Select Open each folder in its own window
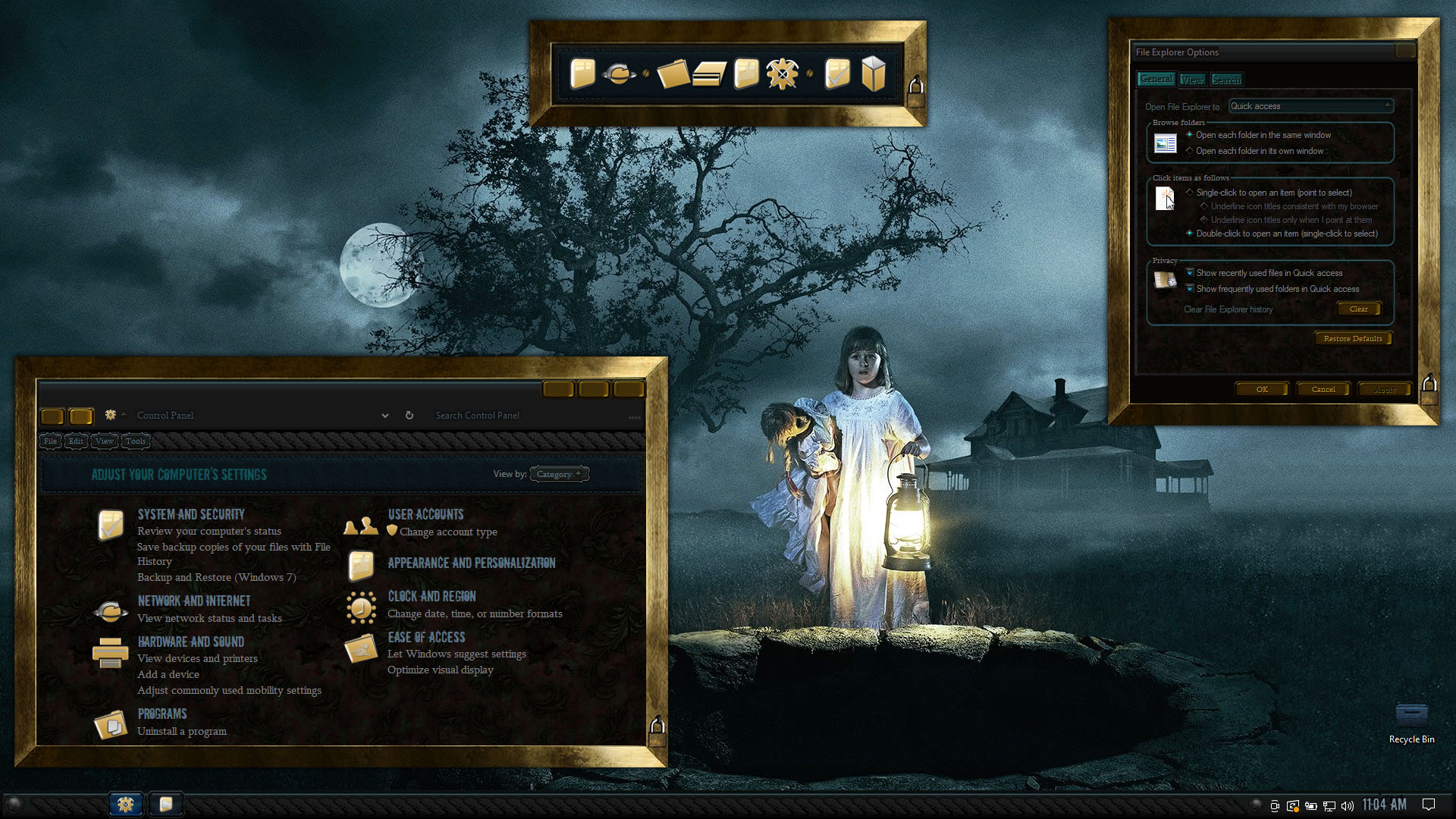 point(1190,151)
